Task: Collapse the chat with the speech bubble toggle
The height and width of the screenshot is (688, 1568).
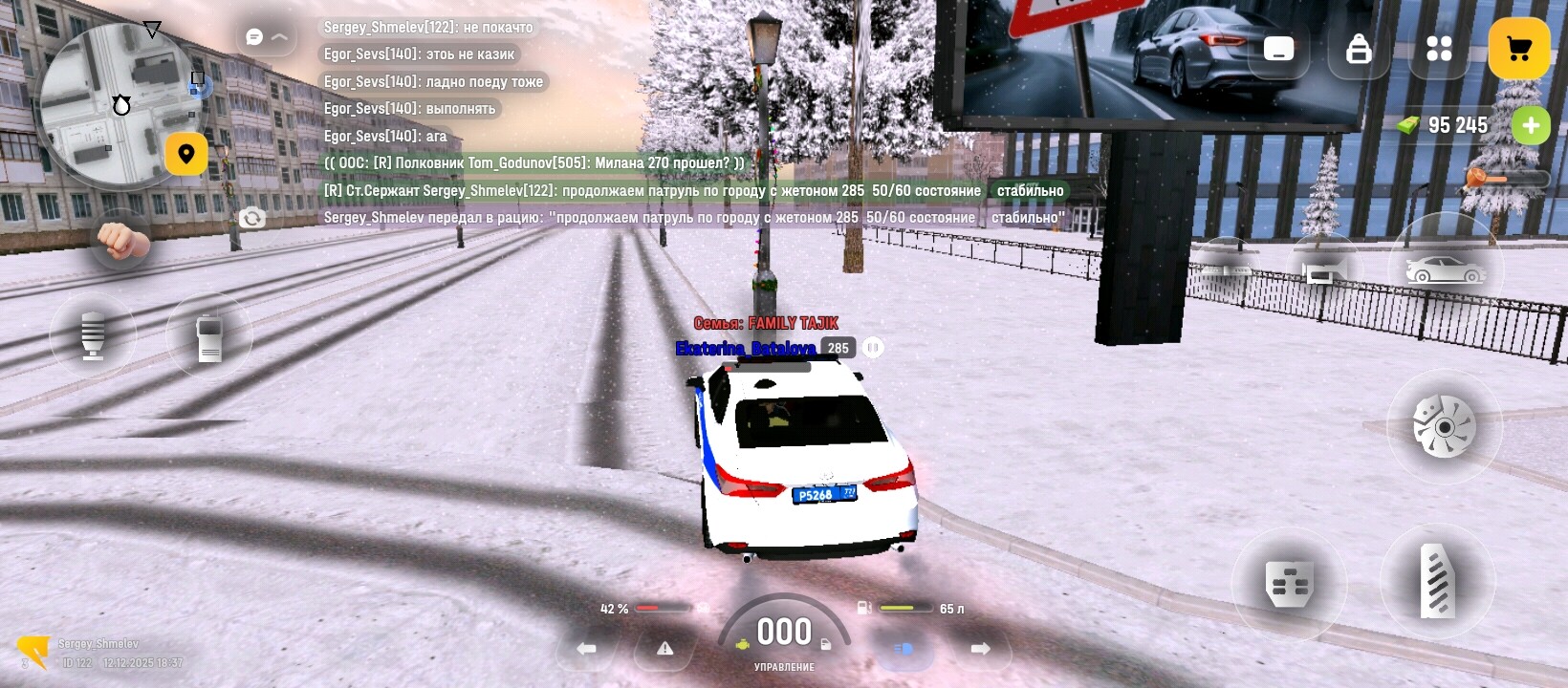Action: click(266, 37)
